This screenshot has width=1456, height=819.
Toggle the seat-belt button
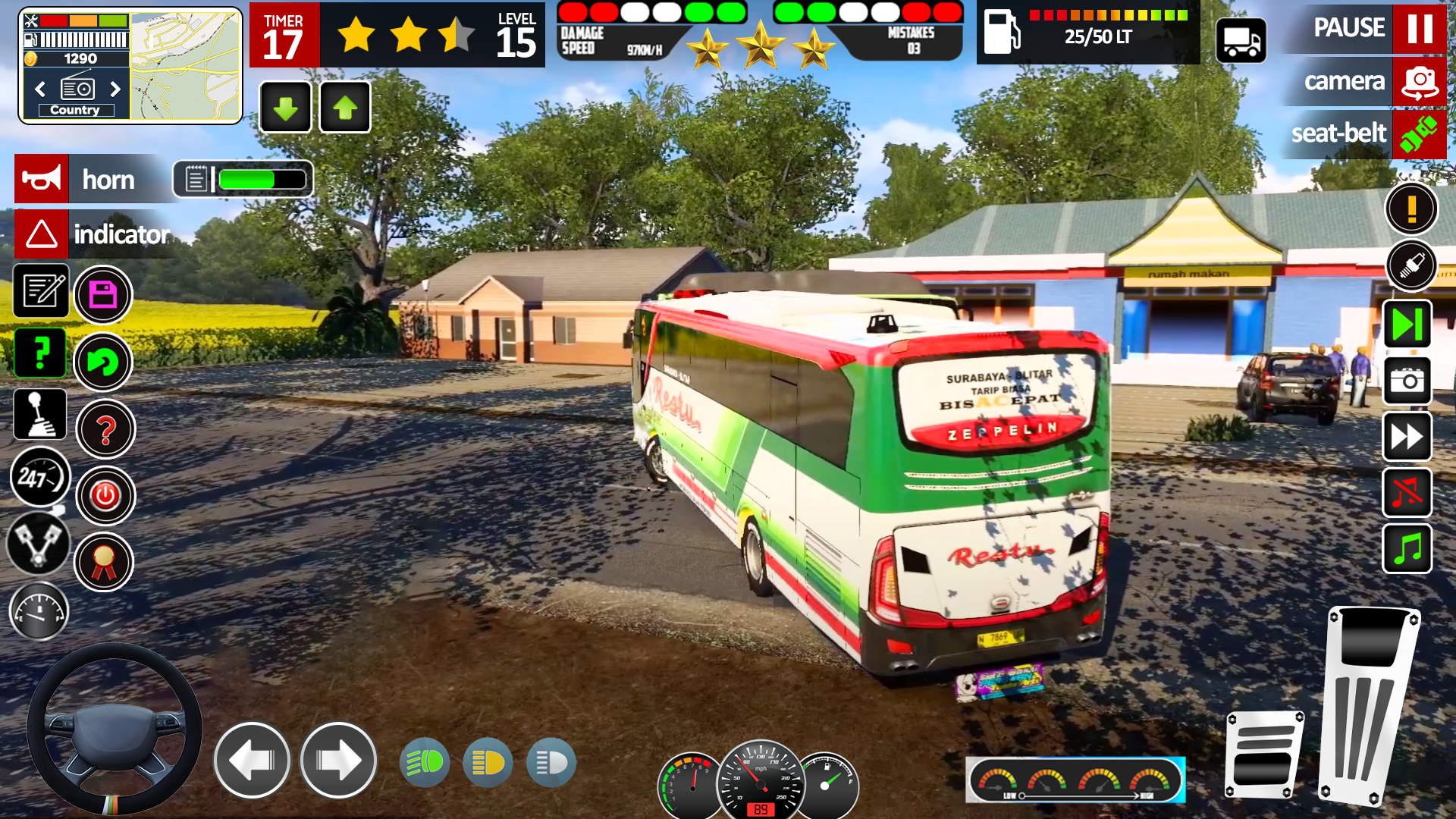pos(1419,134)
